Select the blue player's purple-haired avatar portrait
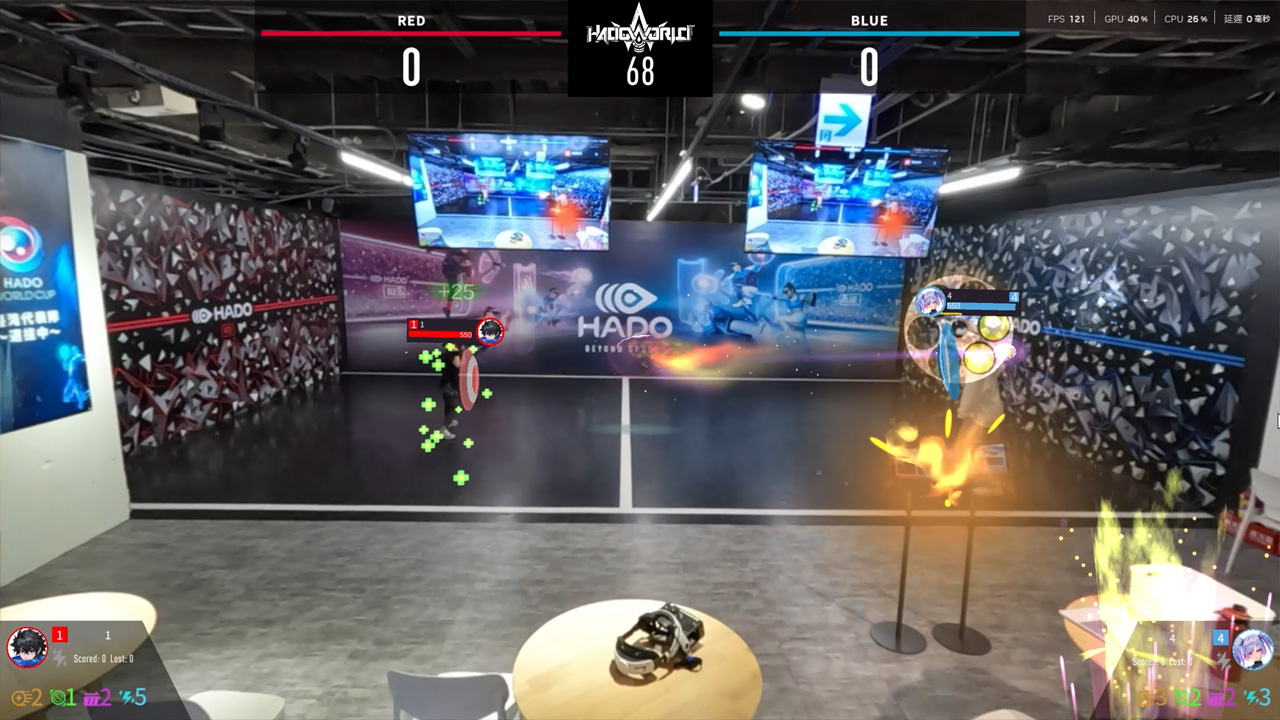Screen dimensions: 1280x720 pyautogui.click(x=1252, y=648)
